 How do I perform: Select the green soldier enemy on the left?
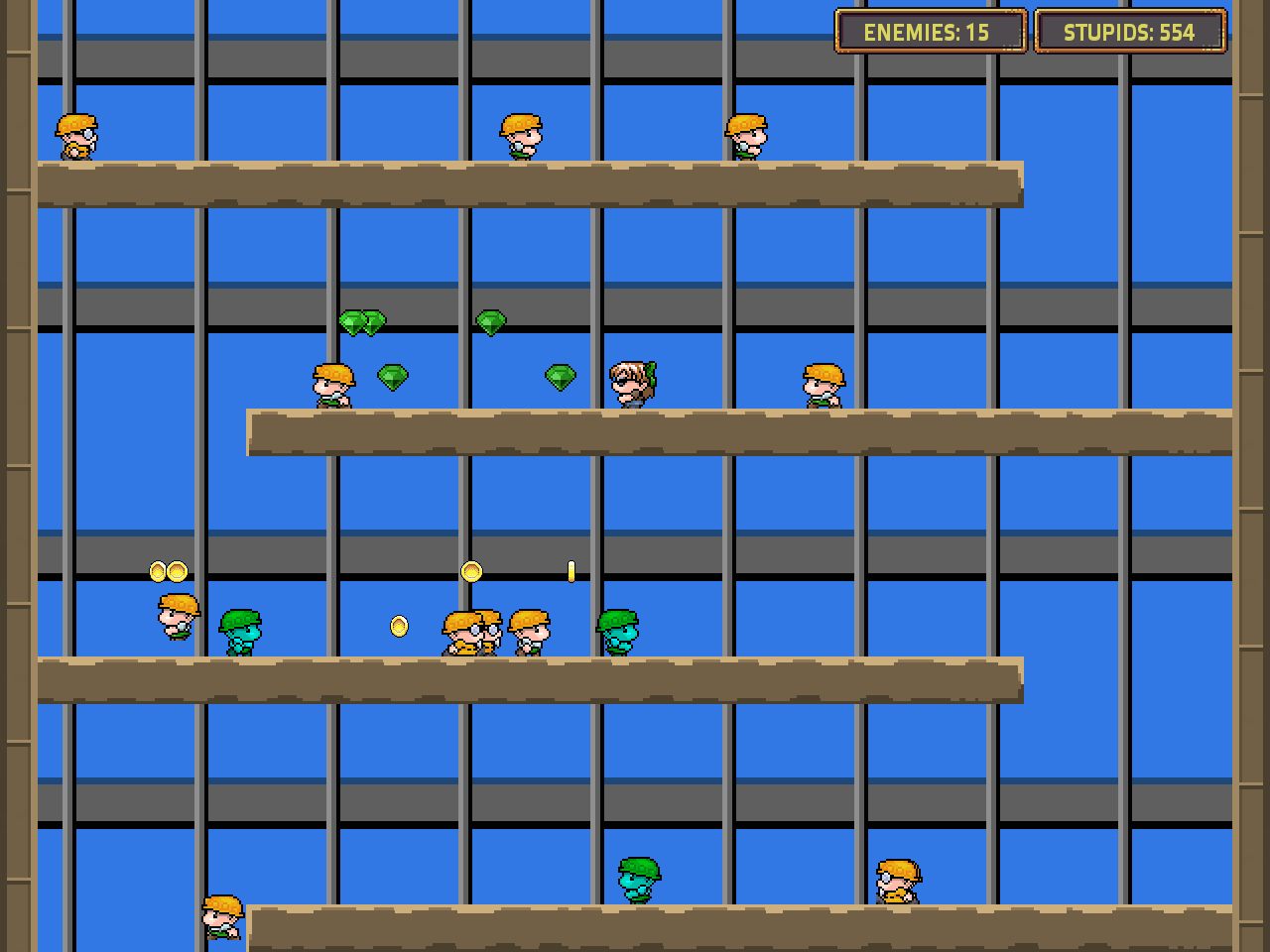[241, 630]
